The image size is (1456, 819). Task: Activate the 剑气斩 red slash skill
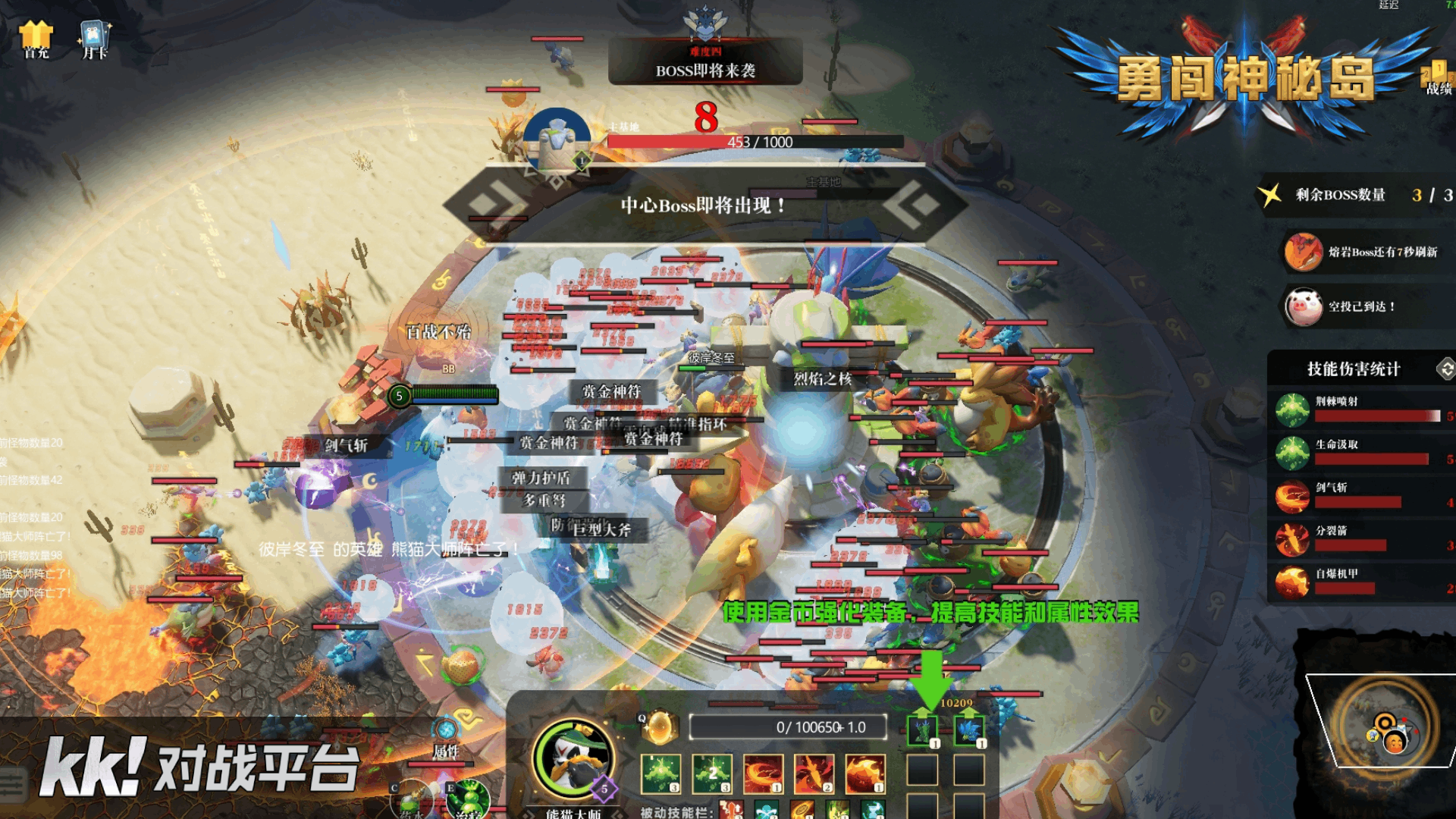(763, 773)
